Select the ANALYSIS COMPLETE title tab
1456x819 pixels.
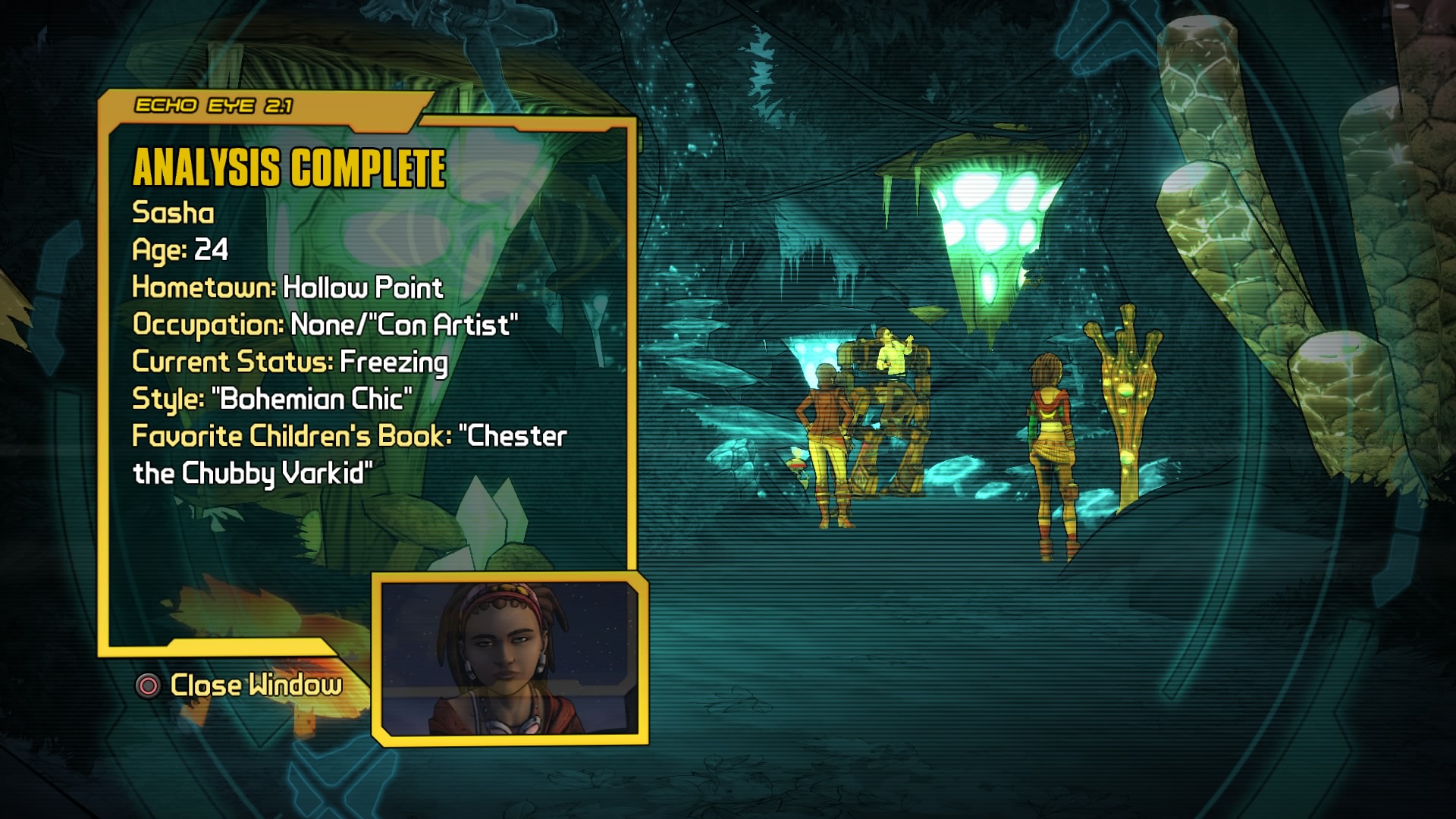tap(290, 168)
